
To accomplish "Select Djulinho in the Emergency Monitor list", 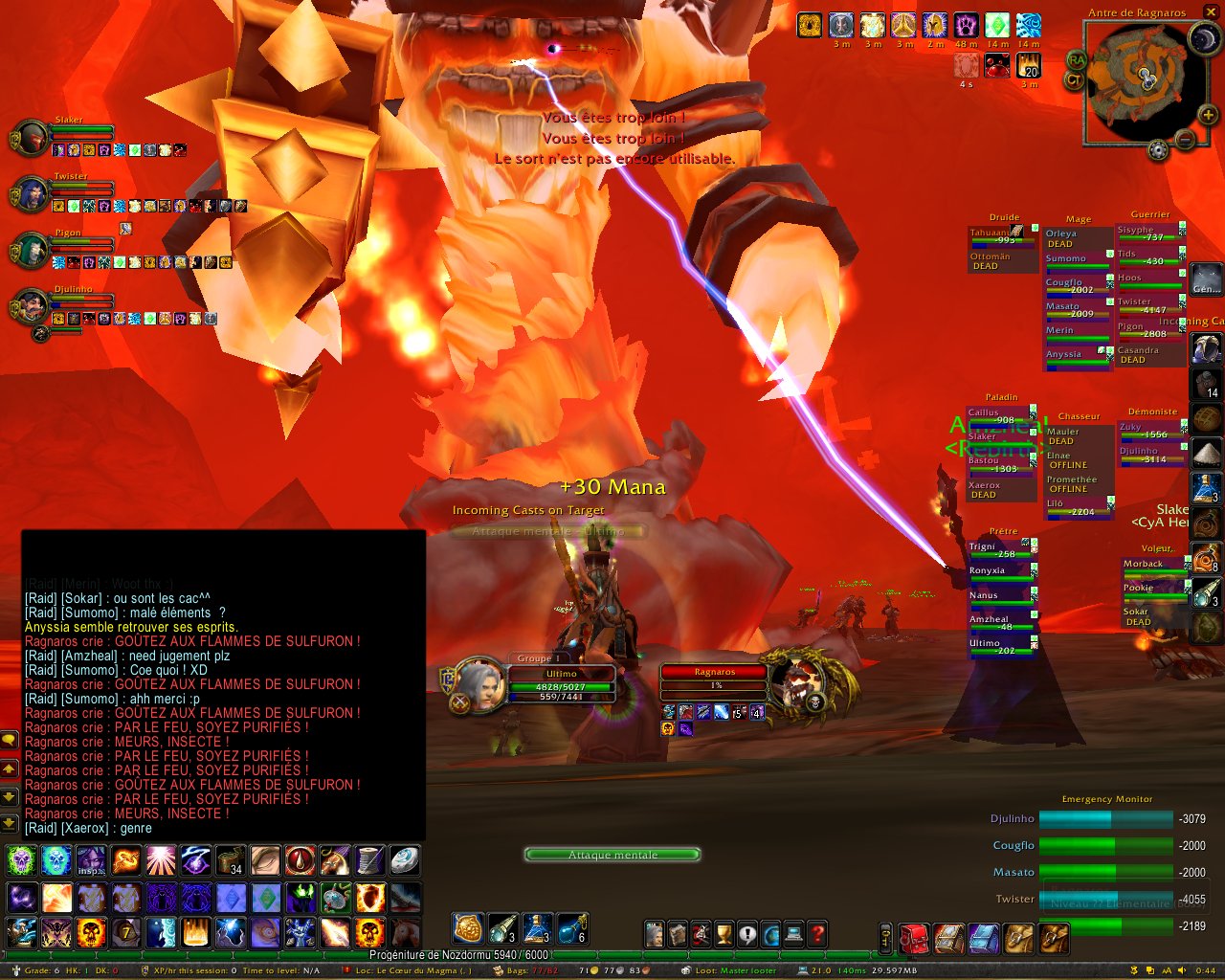I will point(1012,819).
